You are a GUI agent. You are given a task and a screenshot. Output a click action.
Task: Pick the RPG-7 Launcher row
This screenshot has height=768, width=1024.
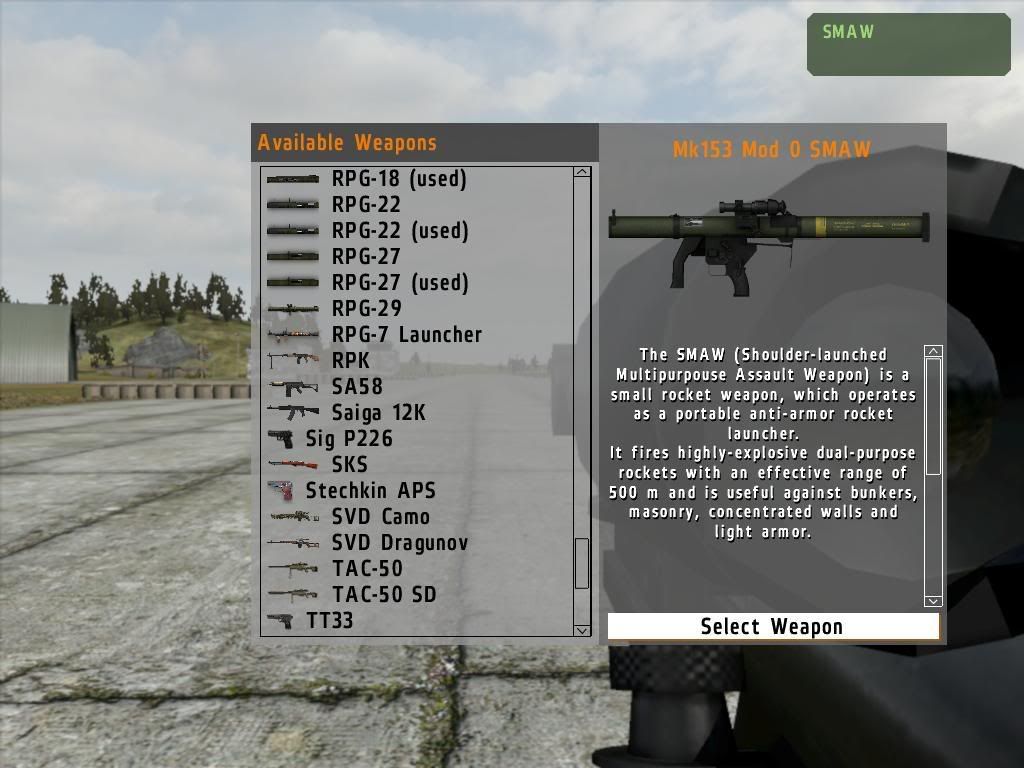406,335
